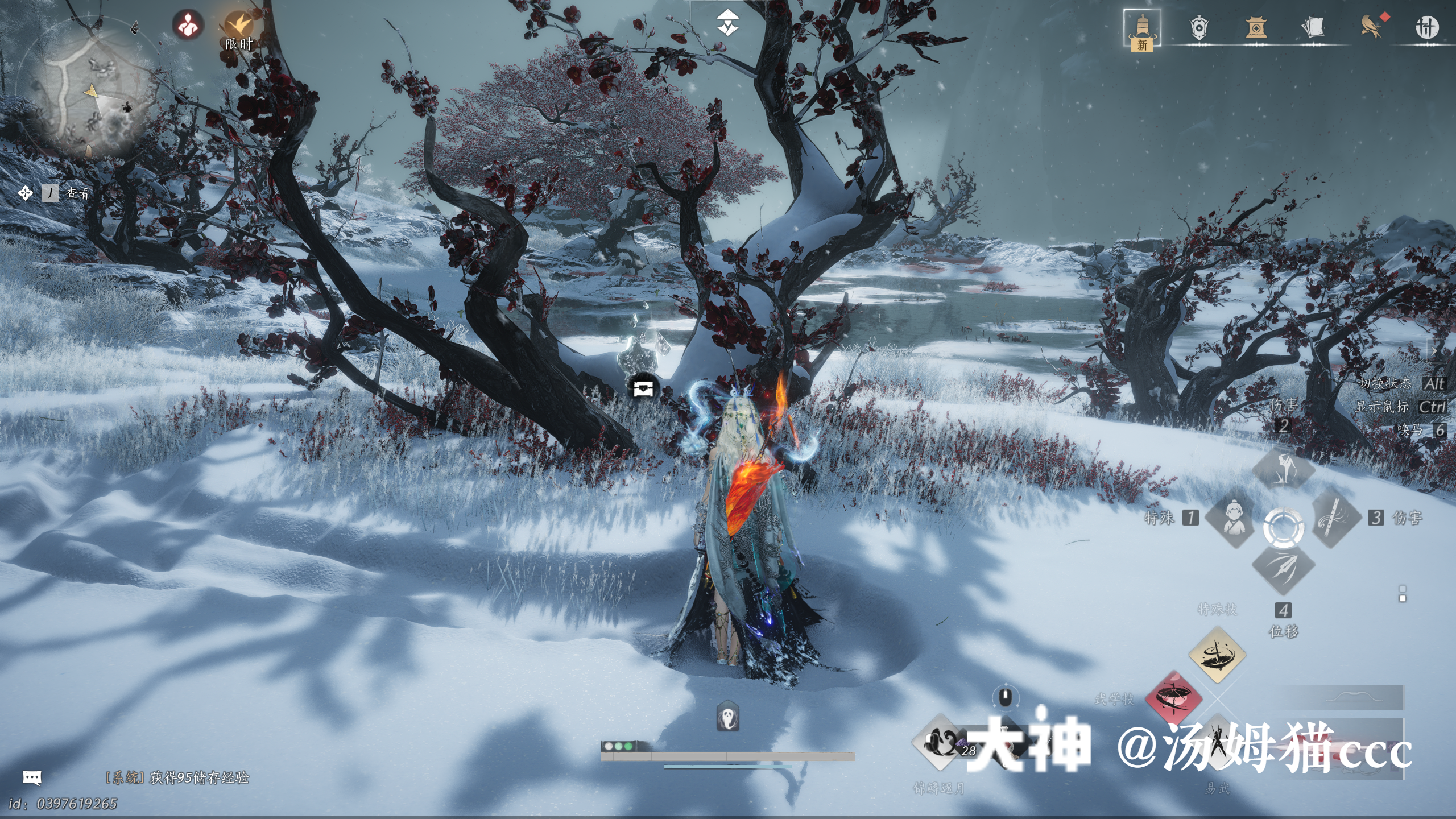Click the red character figure icon
Screen dimensions: 1456x819
point(188,25)
